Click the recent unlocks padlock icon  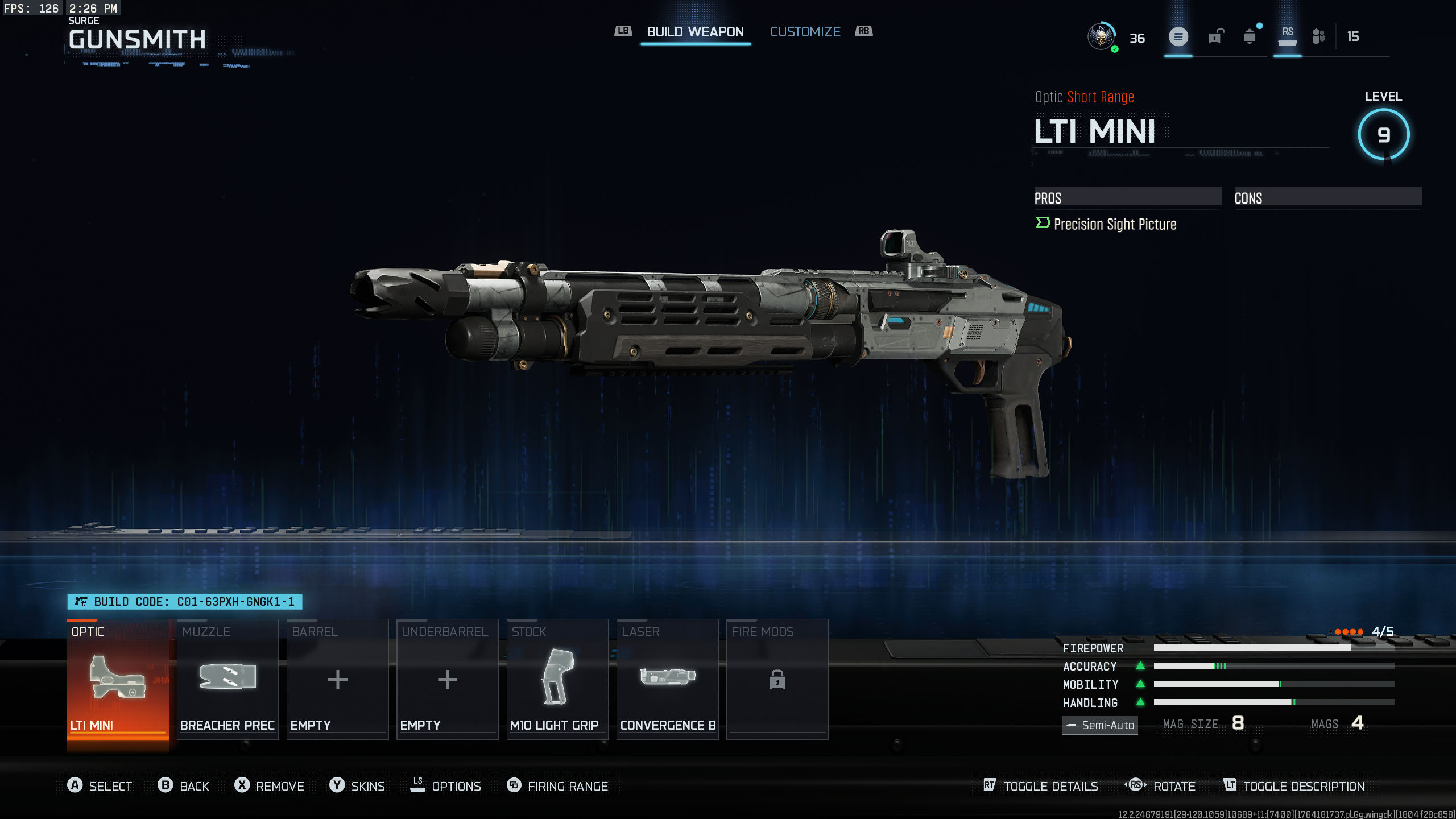1214,36
